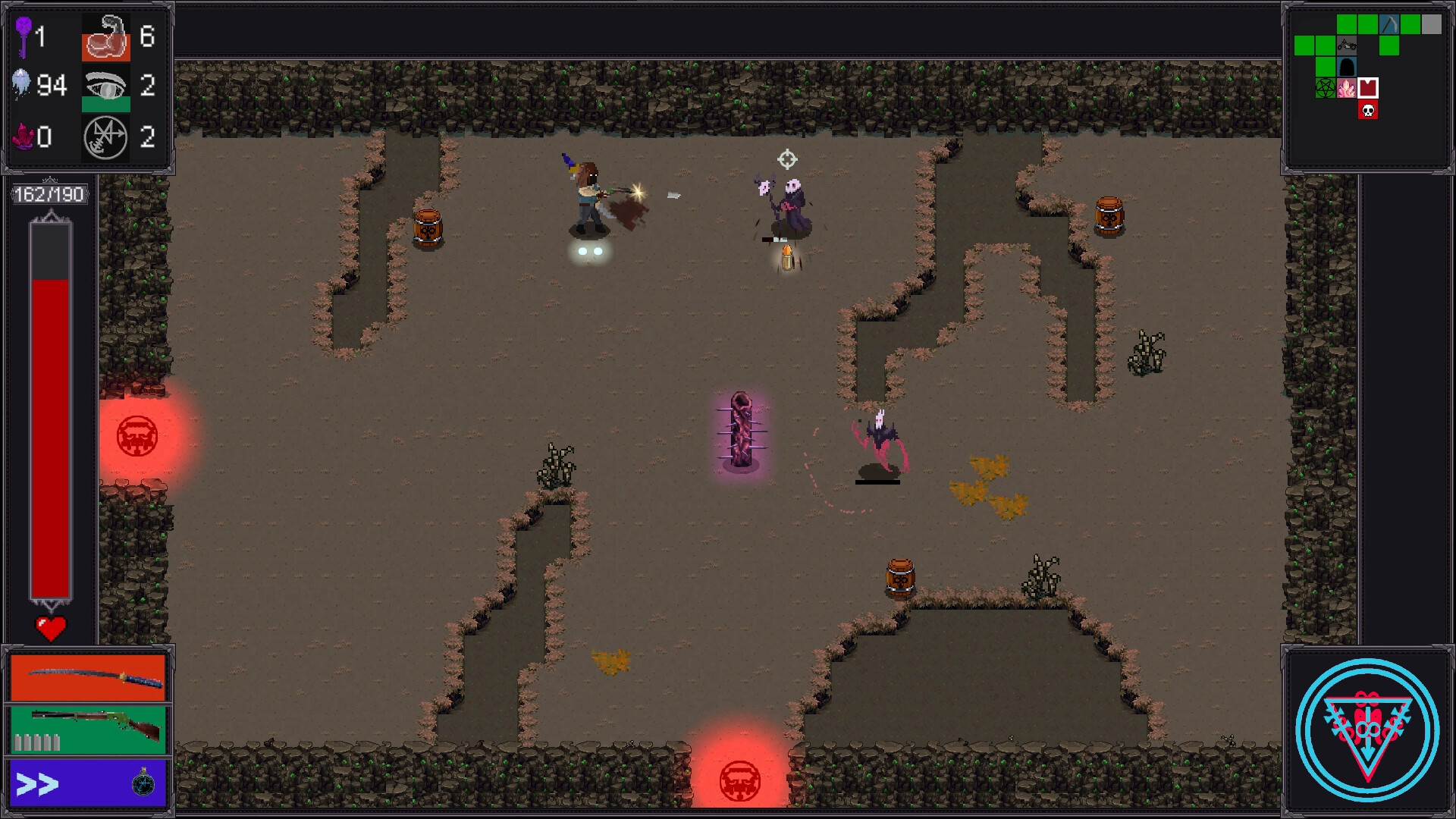Expand the weapon swap with the >> chevrons
This screenshot has height=819, width=1456.
[38, 784]
